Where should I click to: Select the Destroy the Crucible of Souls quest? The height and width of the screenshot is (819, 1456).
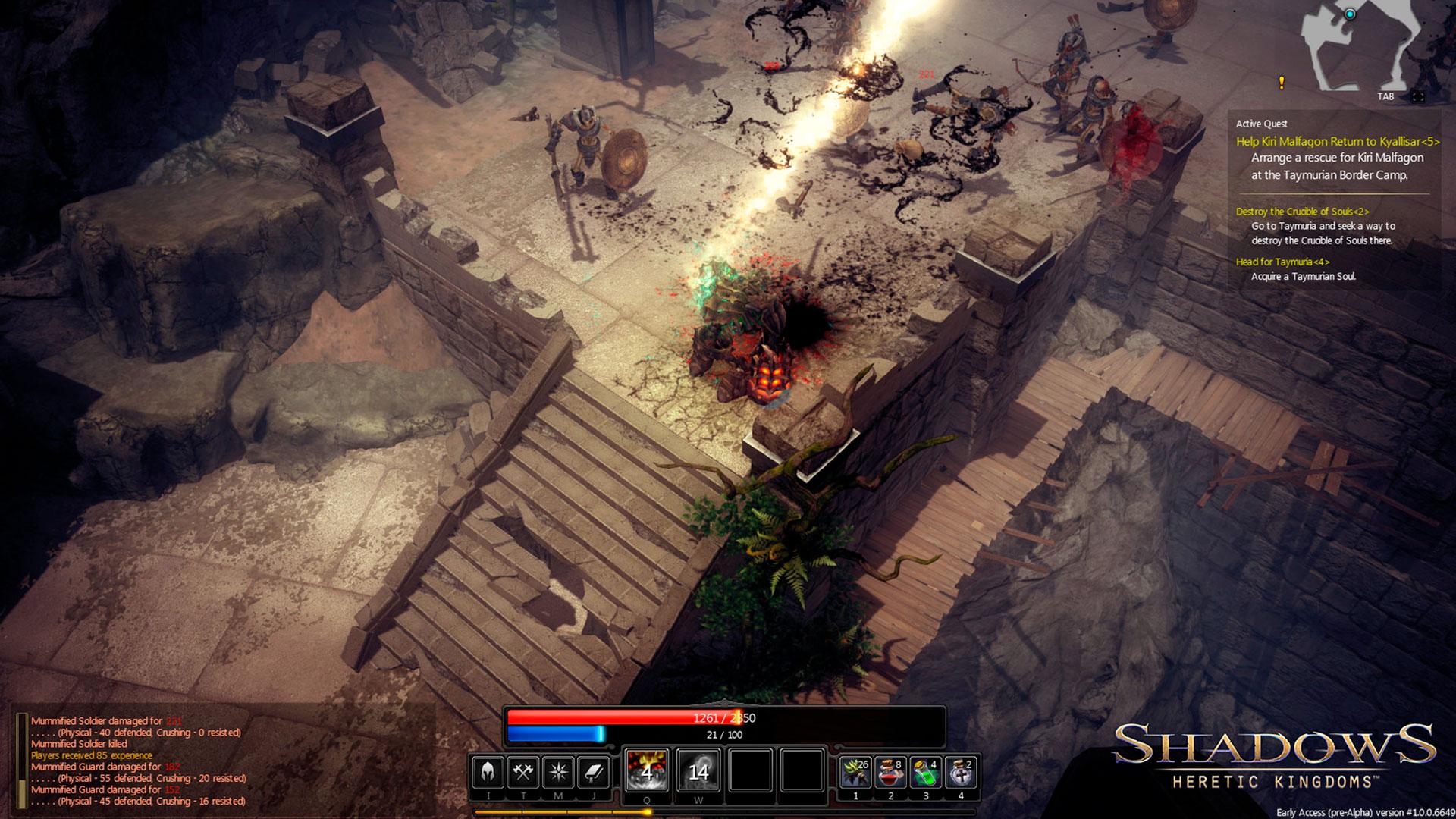[1302, 212]
